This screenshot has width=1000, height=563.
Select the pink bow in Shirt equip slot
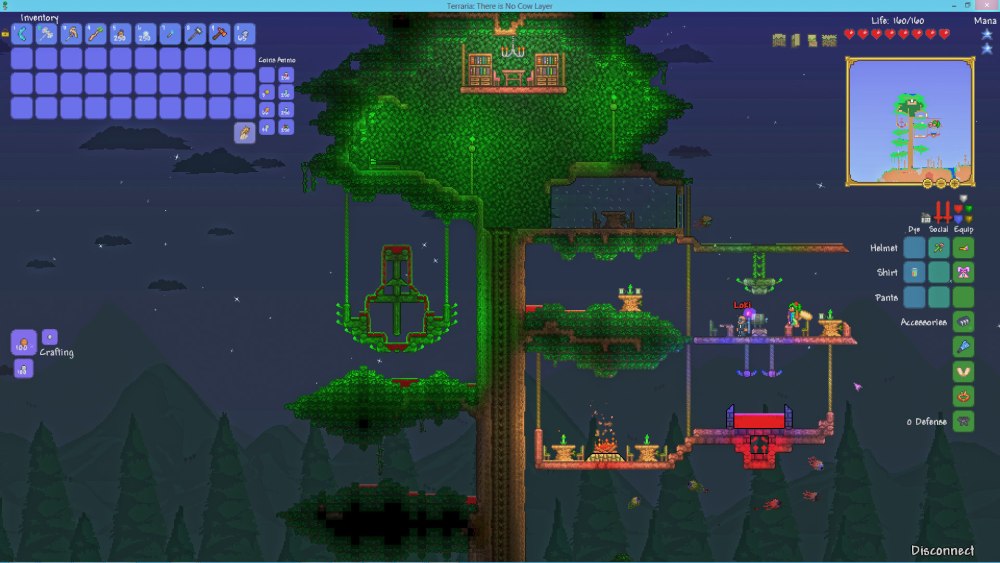point(963,272)
